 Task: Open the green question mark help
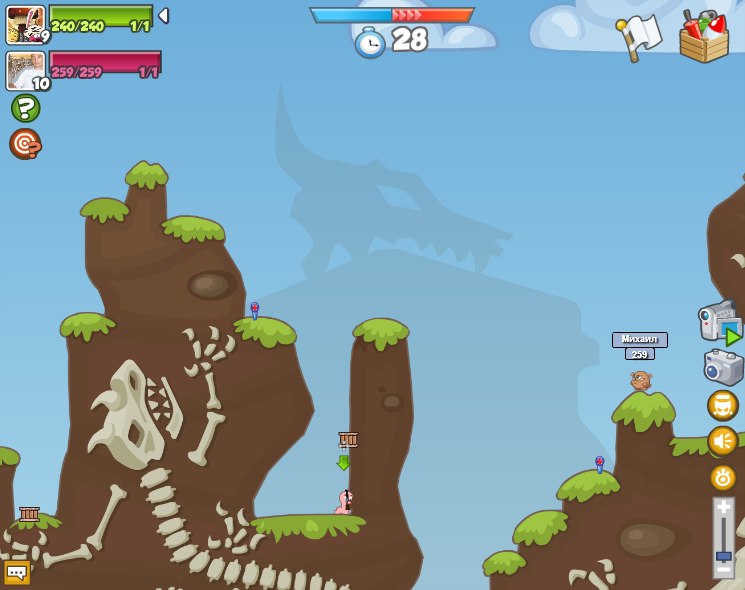[25, 108]
